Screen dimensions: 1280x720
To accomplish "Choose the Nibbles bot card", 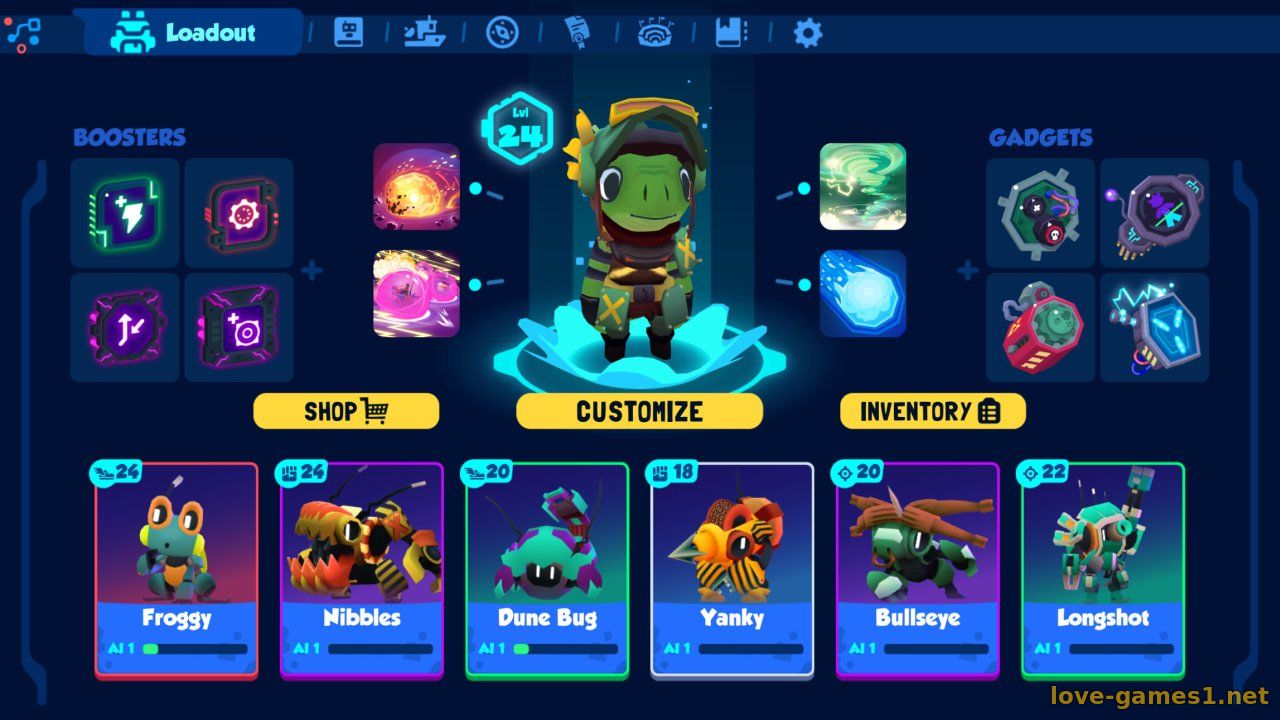I will click(x=362, y=570).
